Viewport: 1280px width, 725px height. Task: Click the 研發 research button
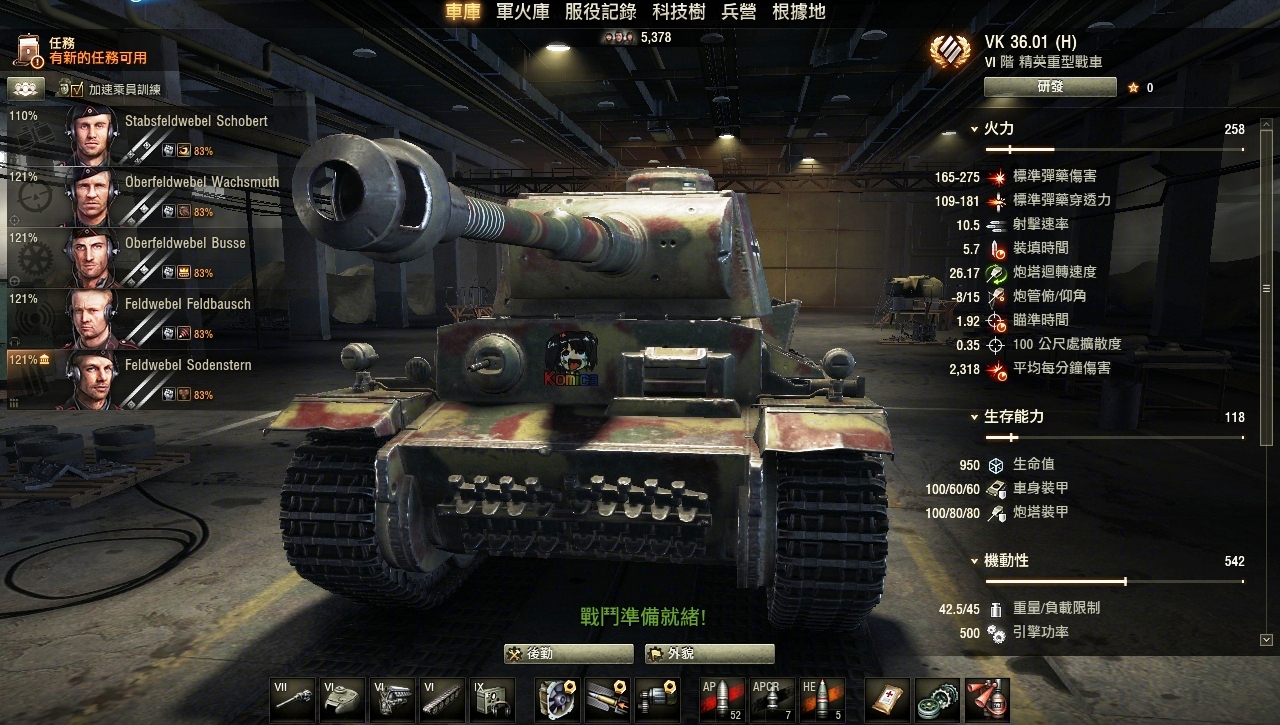[1049, 87]
